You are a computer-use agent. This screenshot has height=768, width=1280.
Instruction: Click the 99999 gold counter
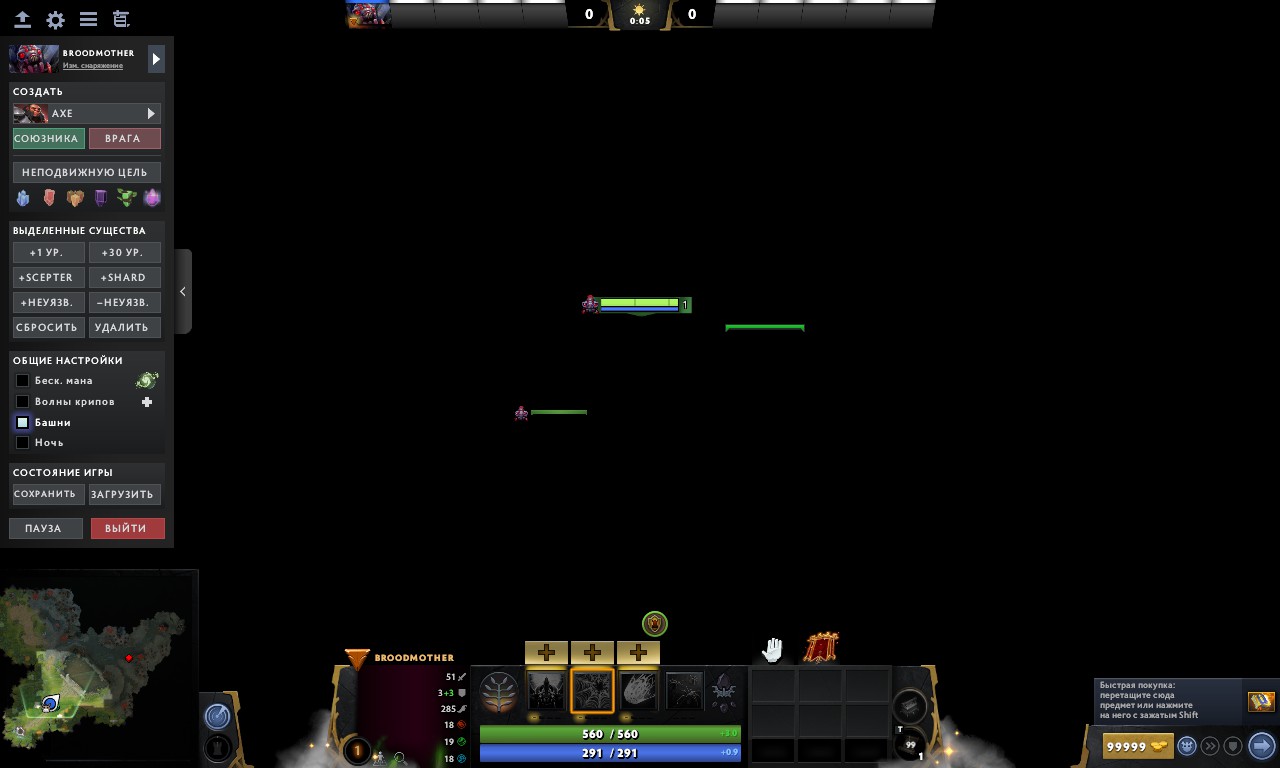coord(1132,745)
